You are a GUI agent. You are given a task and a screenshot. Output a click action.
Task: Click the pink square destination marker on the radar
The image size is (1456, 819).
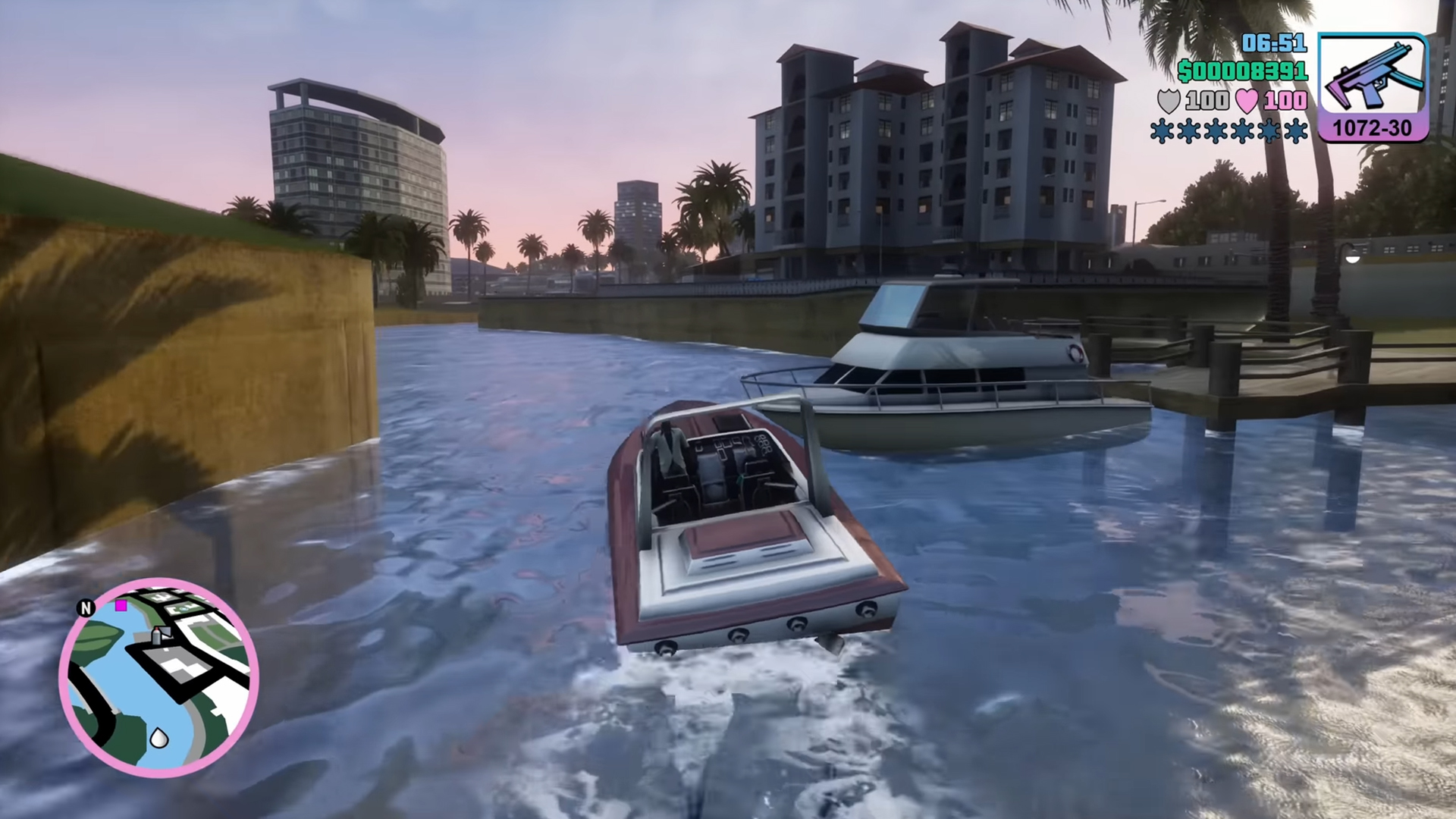click(x=121, y=606)
